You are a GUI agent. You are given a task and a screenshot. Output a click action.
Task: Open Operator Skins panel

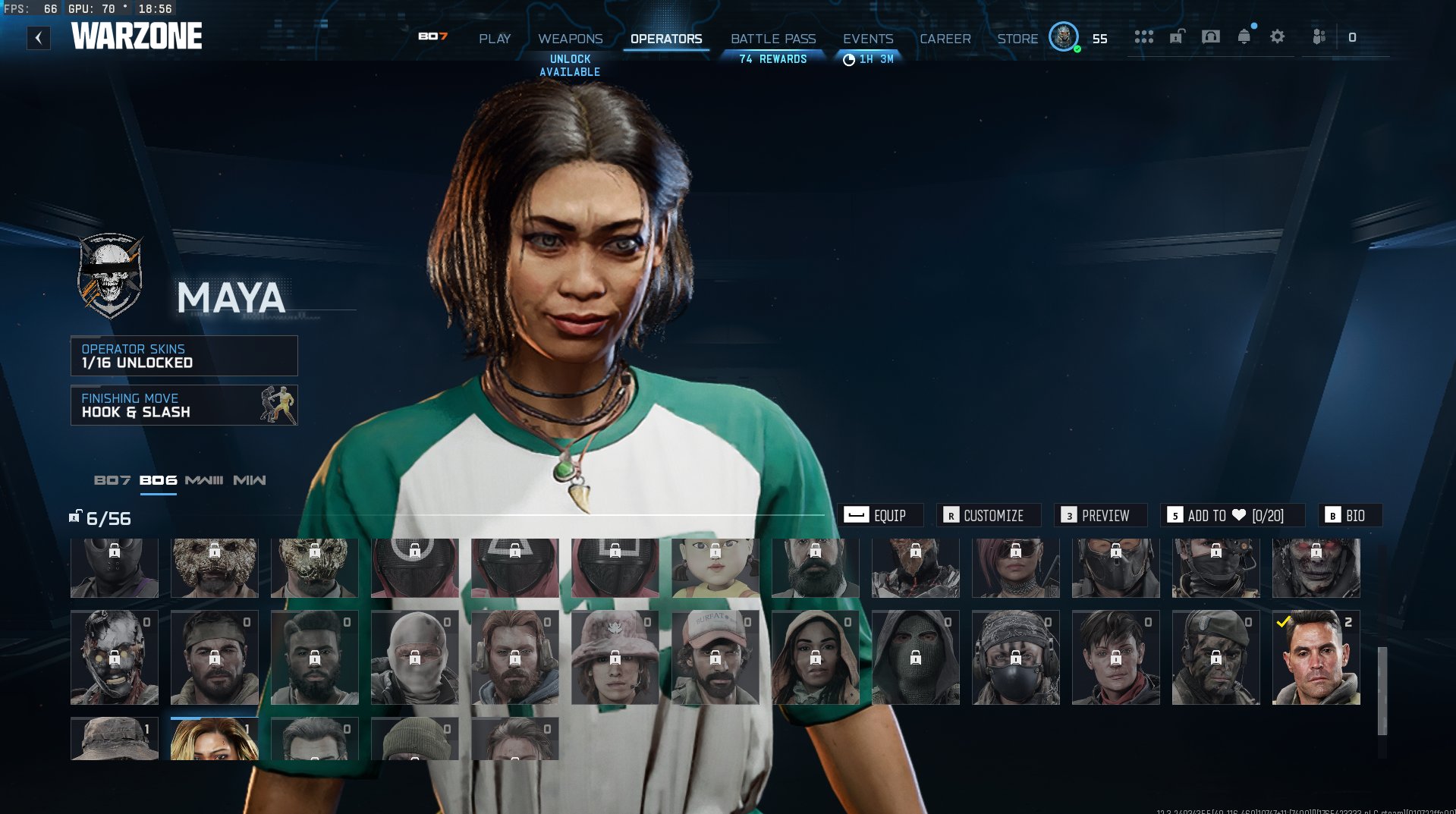[184, 356]
